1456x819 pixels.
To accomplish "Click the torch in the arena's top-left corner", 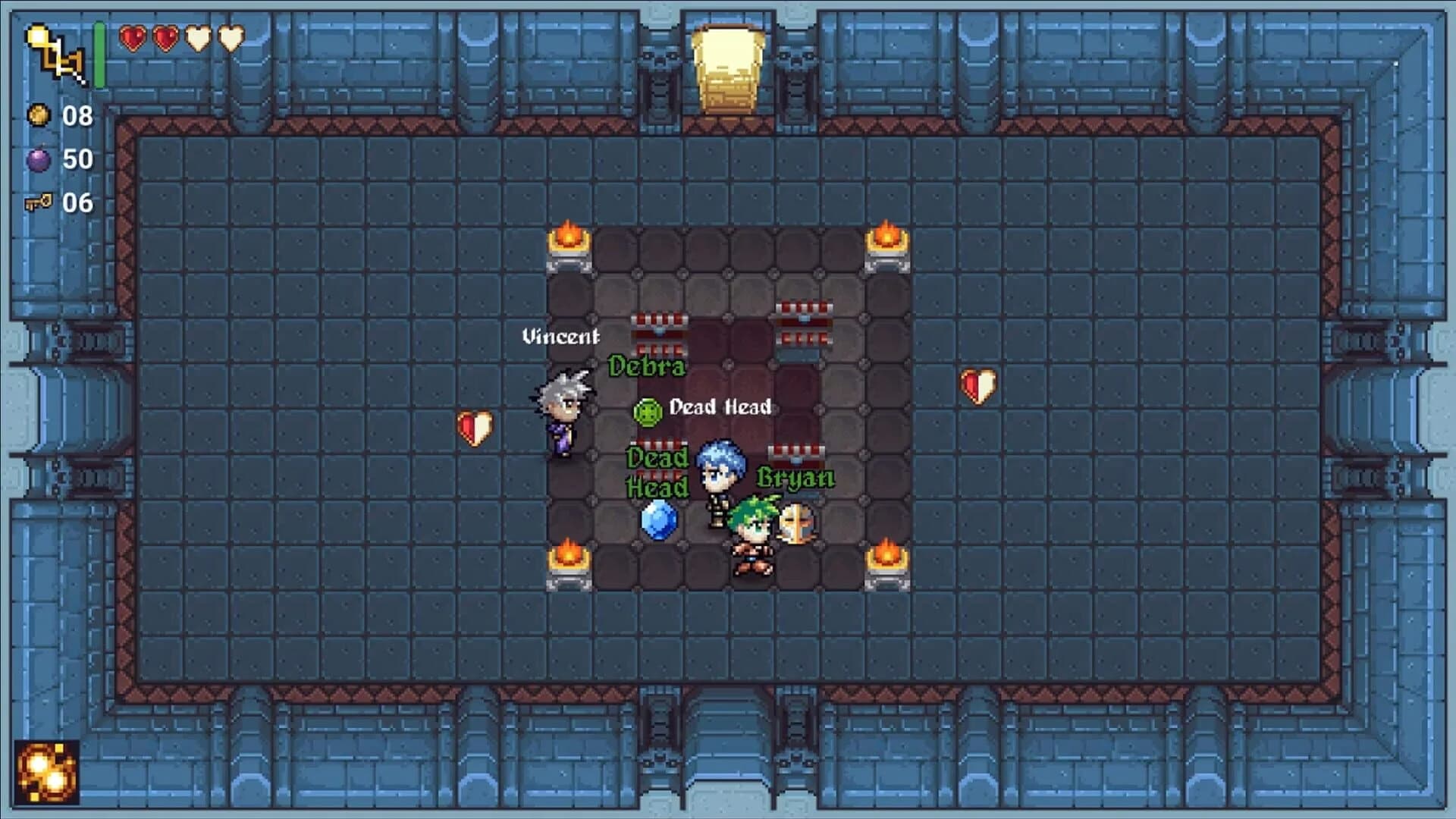I will coord(567,239).
